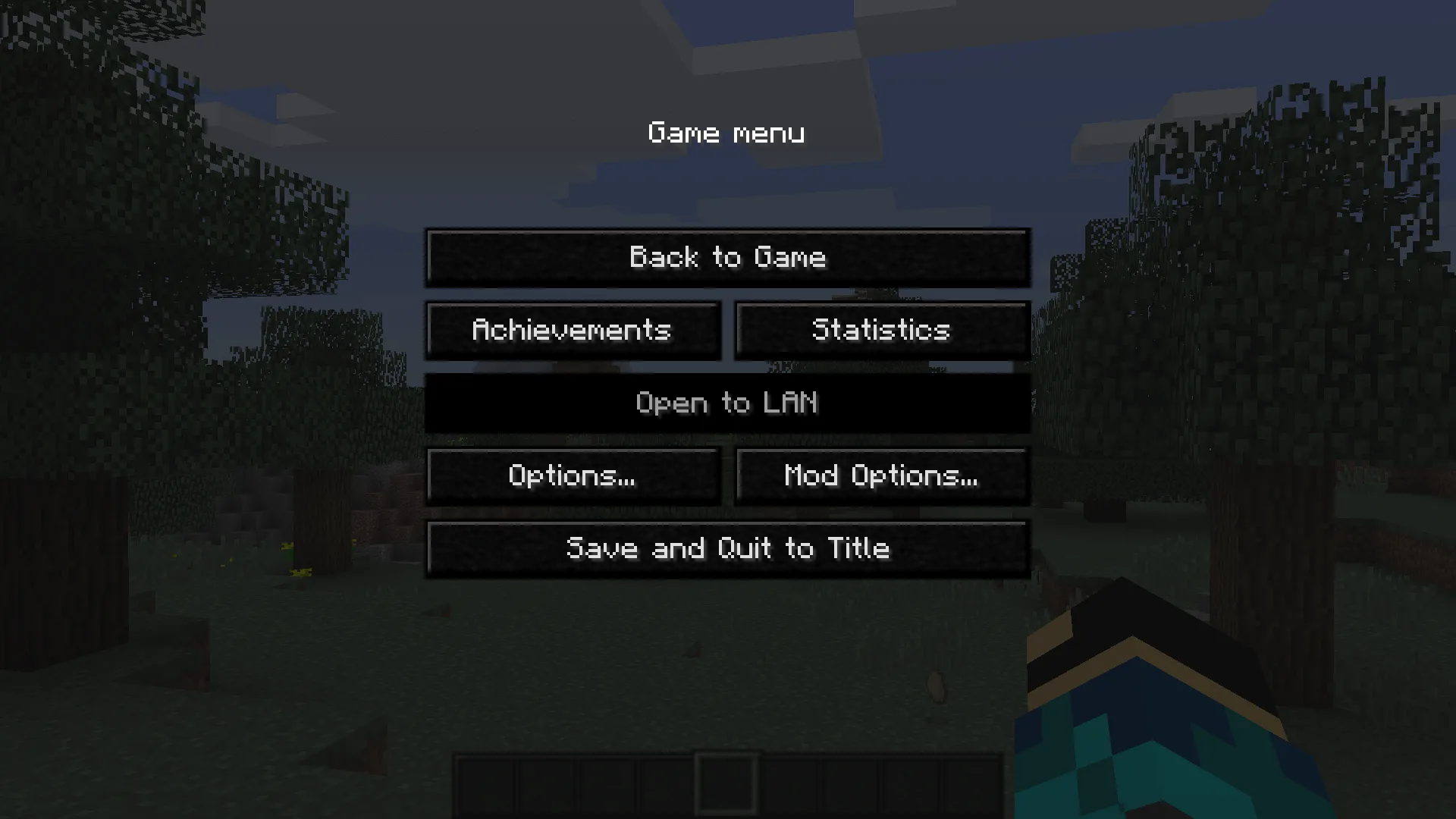Save and Quit to Title
1456x819 pixels.
(728, 548)
